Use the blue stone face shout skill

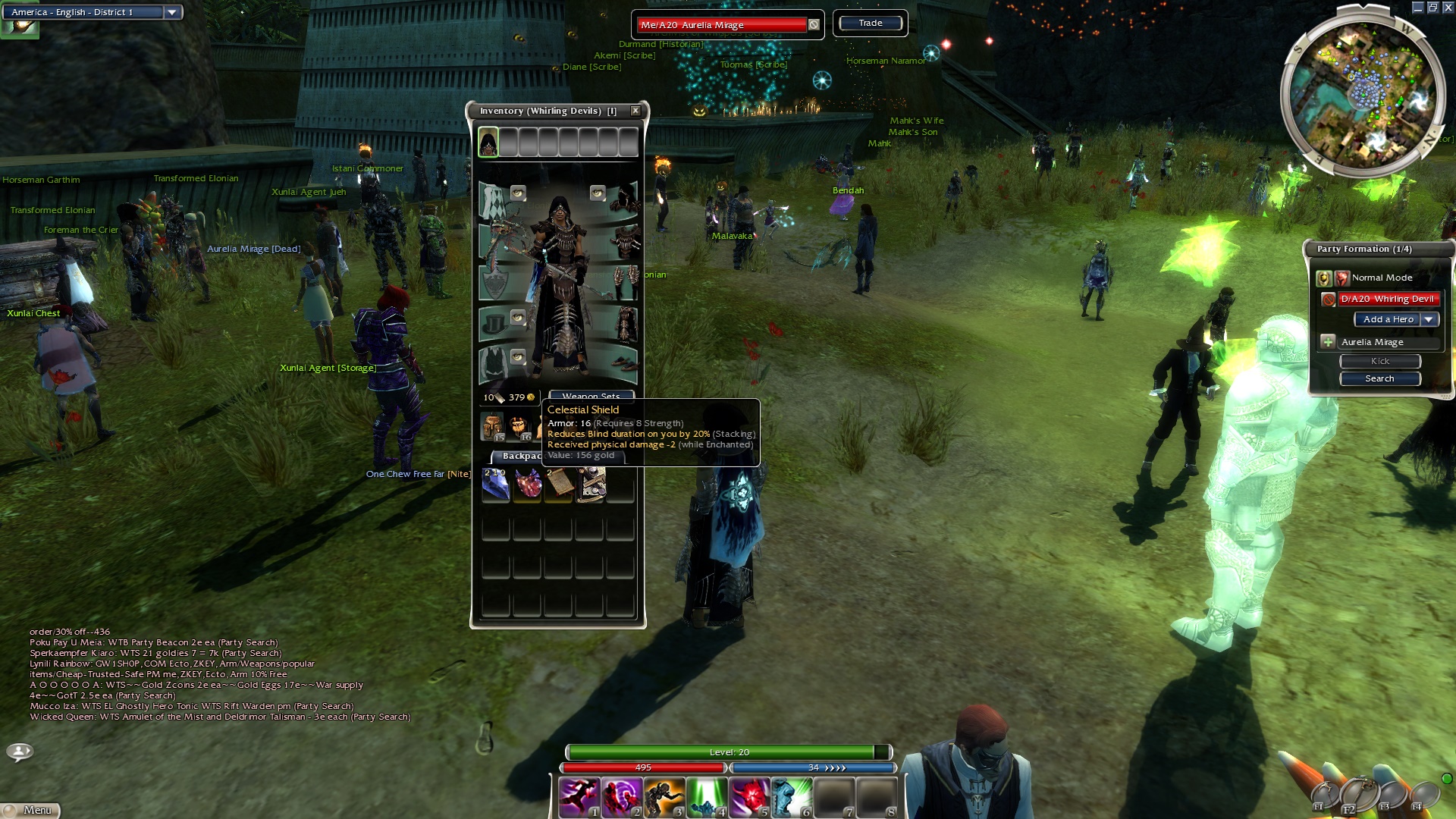click(x=792, y=797)
